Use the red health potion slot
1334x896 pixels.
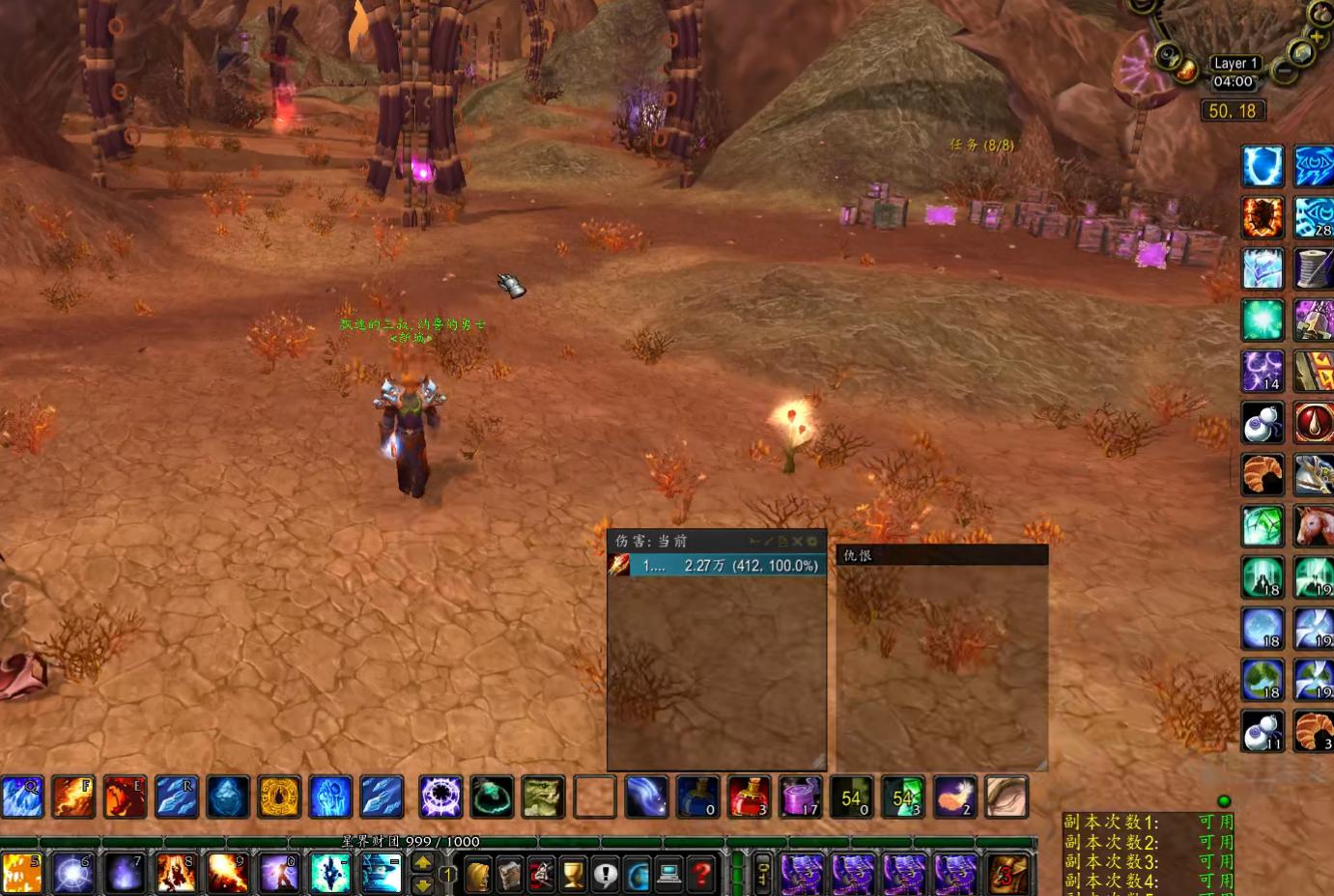(x=749, y=797)
